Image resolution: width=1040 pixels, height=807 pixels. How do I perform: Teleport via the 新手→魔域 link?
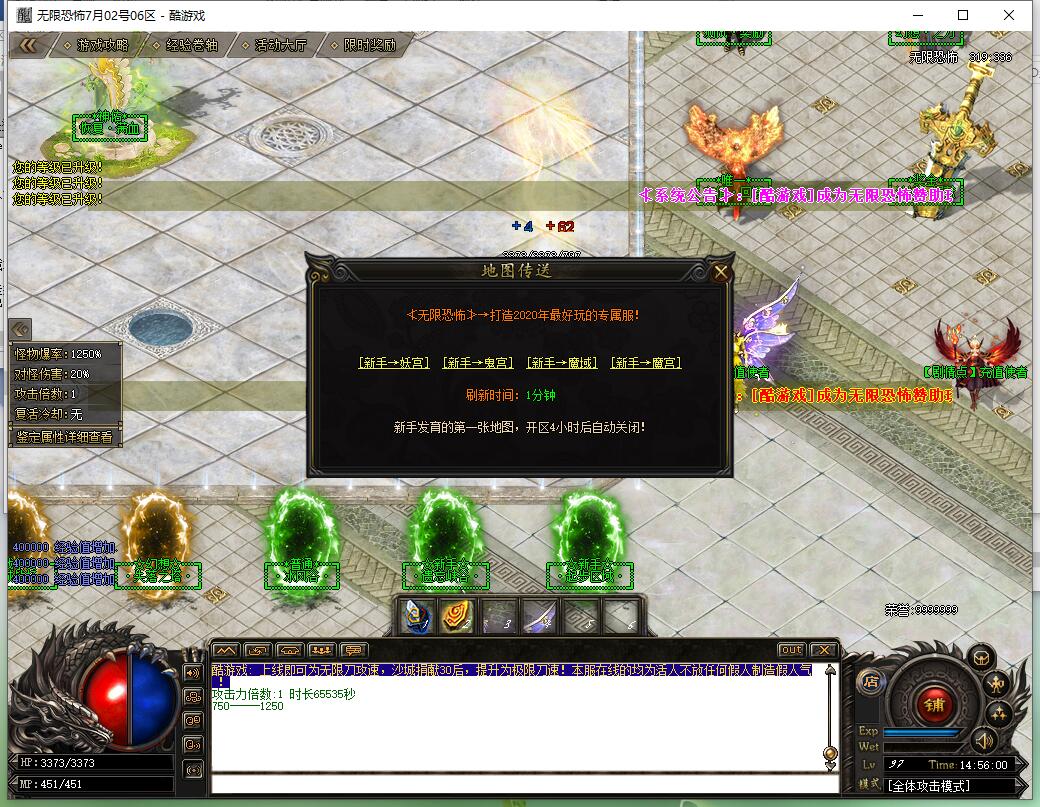click(x=563, y=363)
